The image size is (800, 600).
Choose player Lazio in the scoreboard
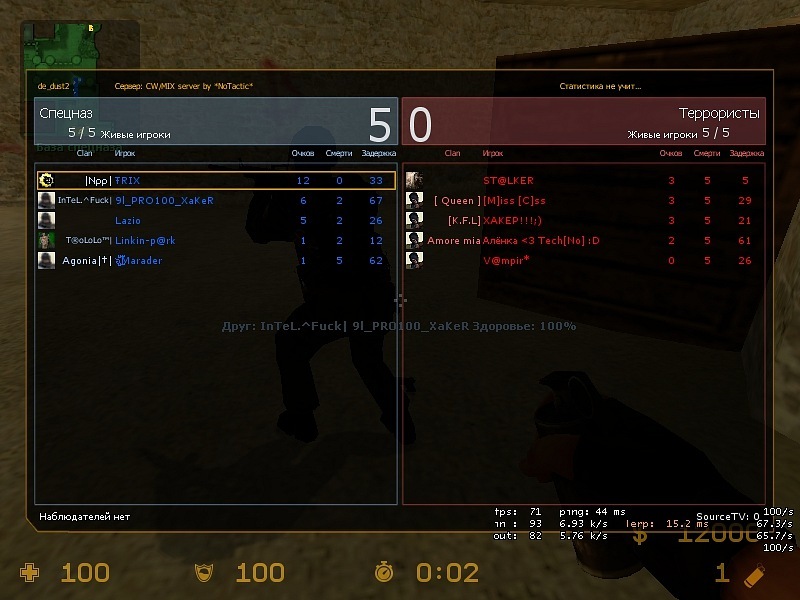point(215,220)
